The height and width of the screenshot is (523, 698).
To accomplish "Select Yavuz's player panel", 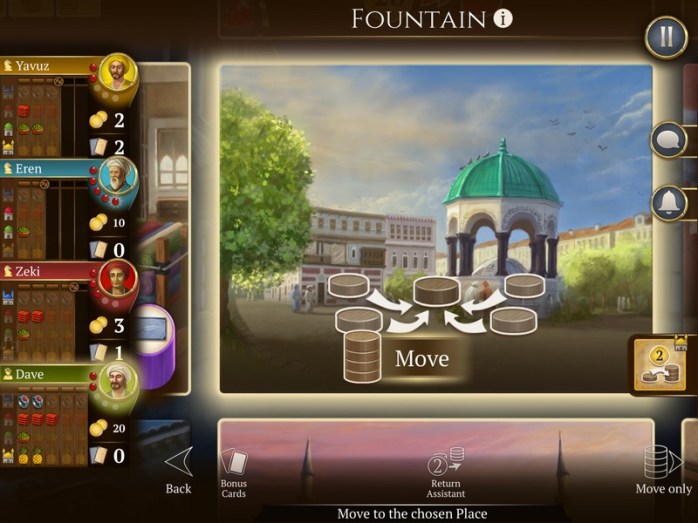I will (x=60, y=107).
